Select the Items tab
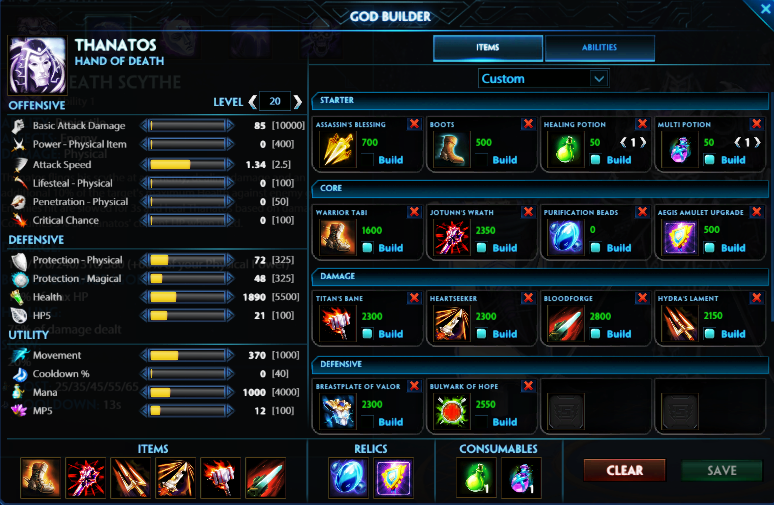This screenshot has height=505, width=774. 488,48
